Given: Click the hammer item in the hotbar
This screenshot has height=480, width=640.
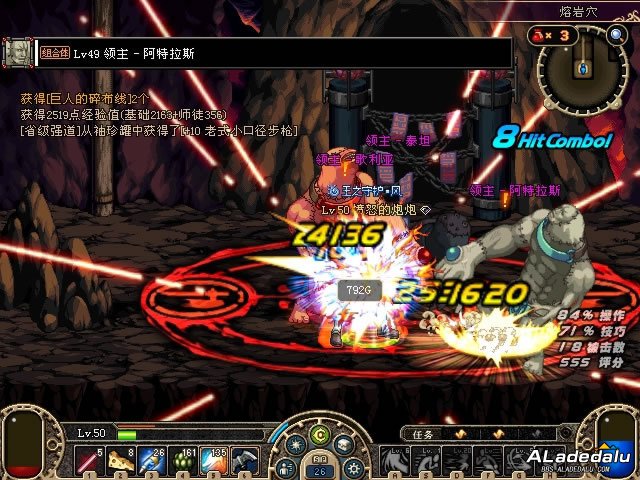Looking at the screenshot, I should click(244, 460).
